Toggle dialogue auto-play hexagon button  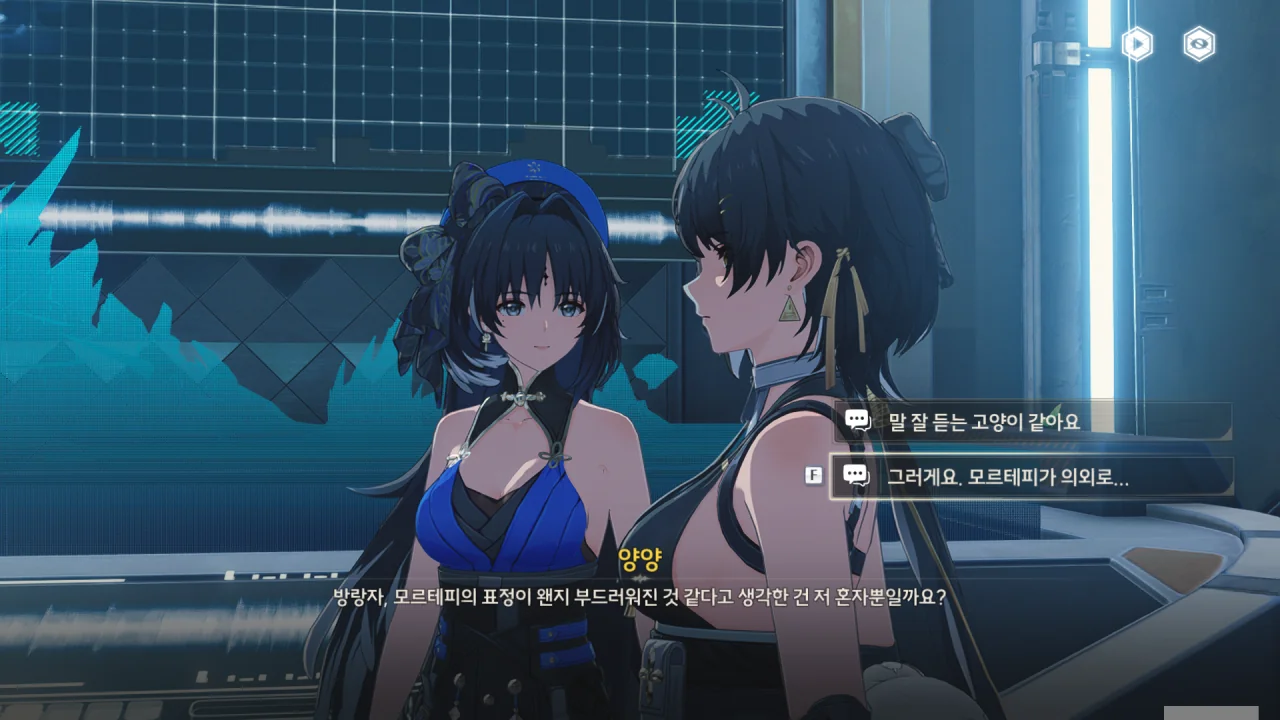[1137, 44]
